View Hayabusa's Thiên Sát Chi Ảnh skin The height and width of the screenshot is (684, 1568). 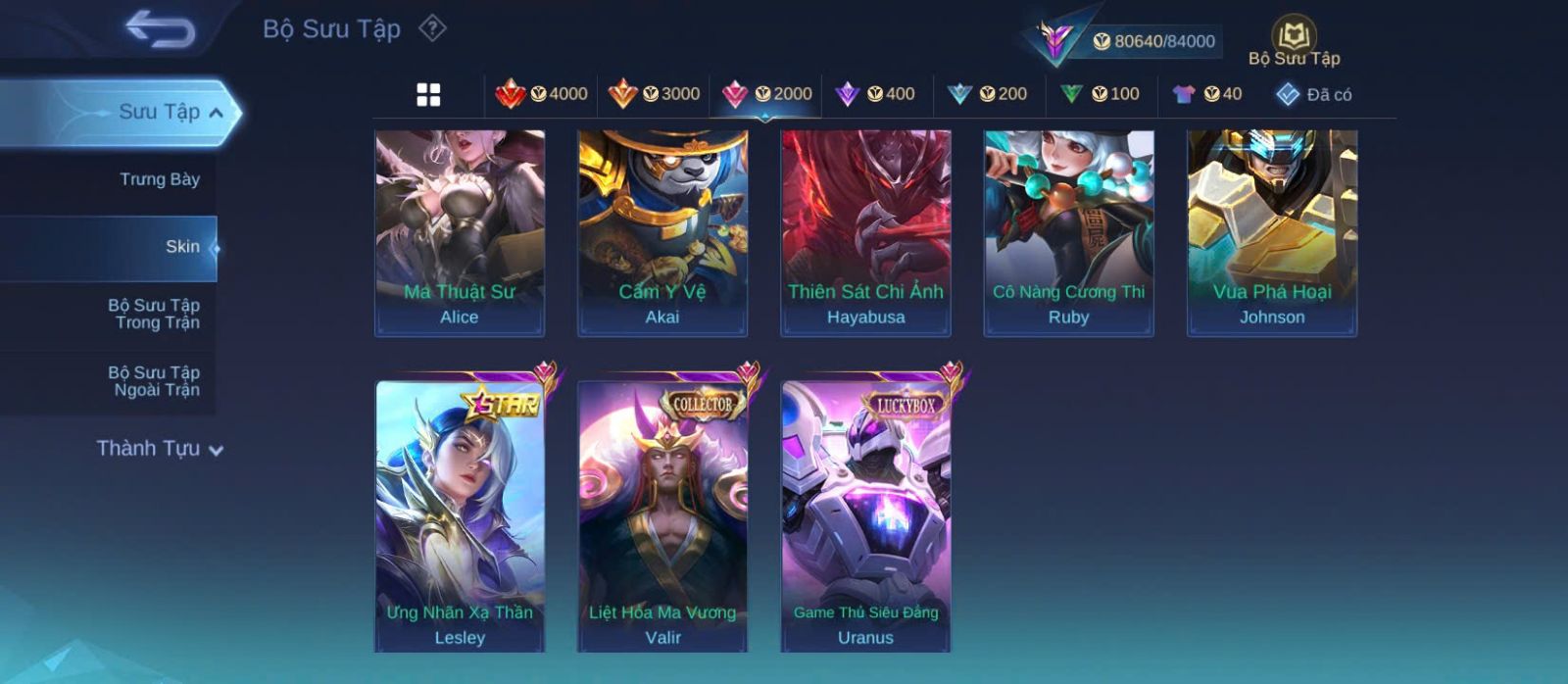(865, 233)
